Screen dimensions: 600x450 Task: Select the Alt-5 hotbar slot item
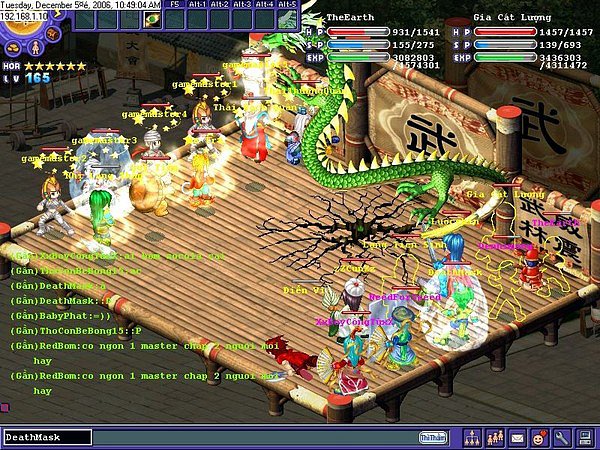[x=286, y=18]
